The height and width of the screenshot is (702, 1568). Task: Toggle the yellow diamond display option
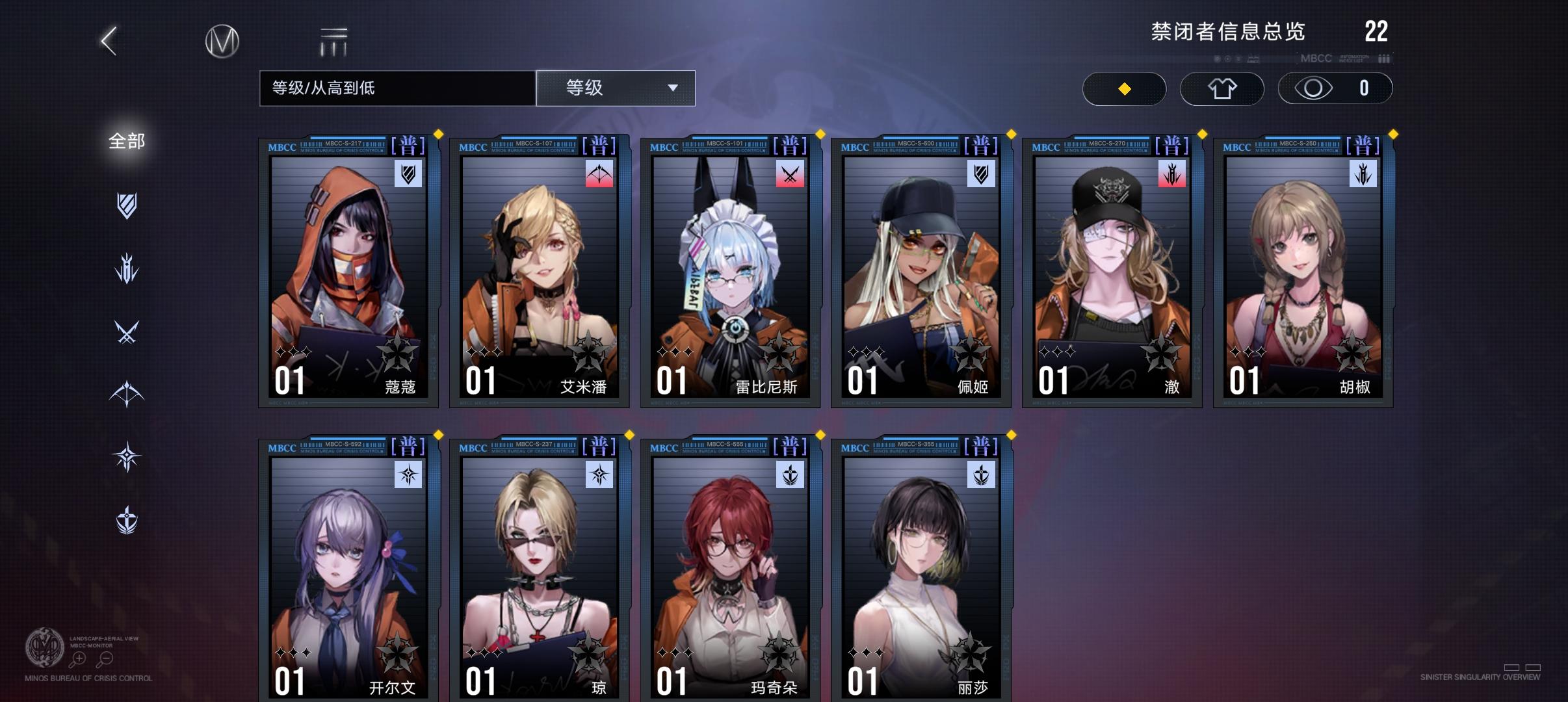click(x=1125, y=88)
